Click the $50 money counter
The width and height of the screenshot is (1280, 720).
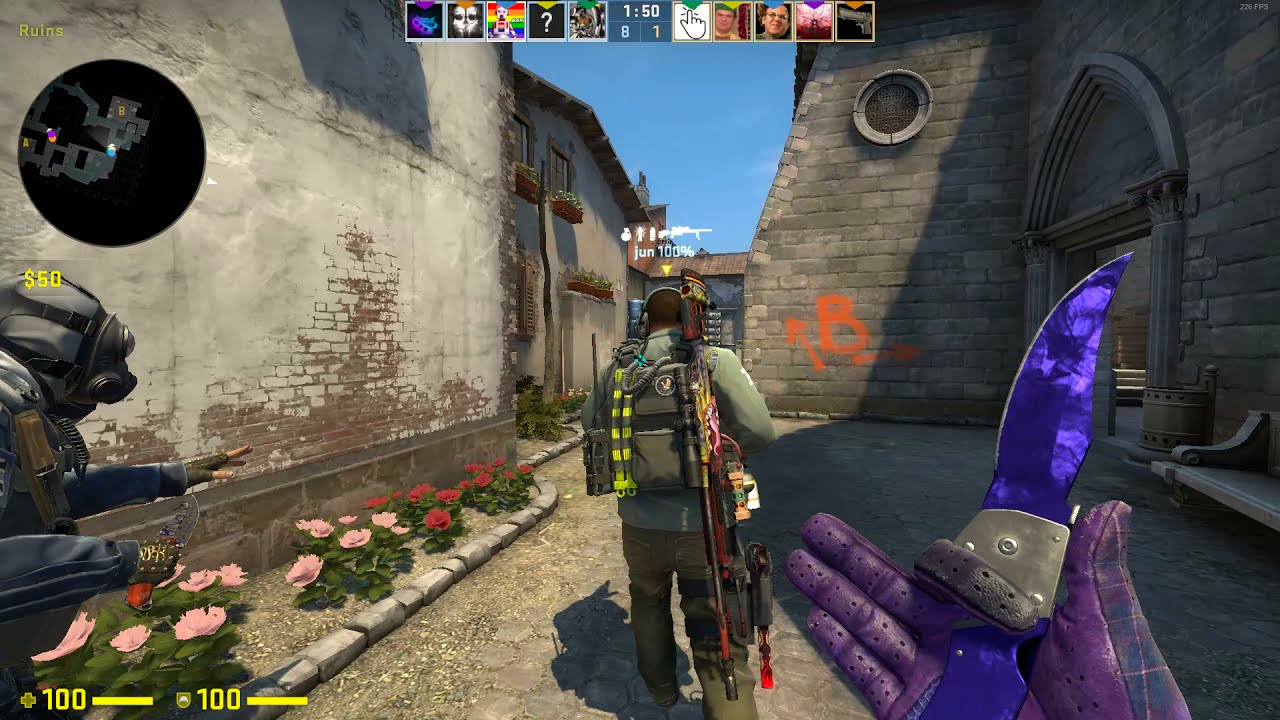click(42, 278)
